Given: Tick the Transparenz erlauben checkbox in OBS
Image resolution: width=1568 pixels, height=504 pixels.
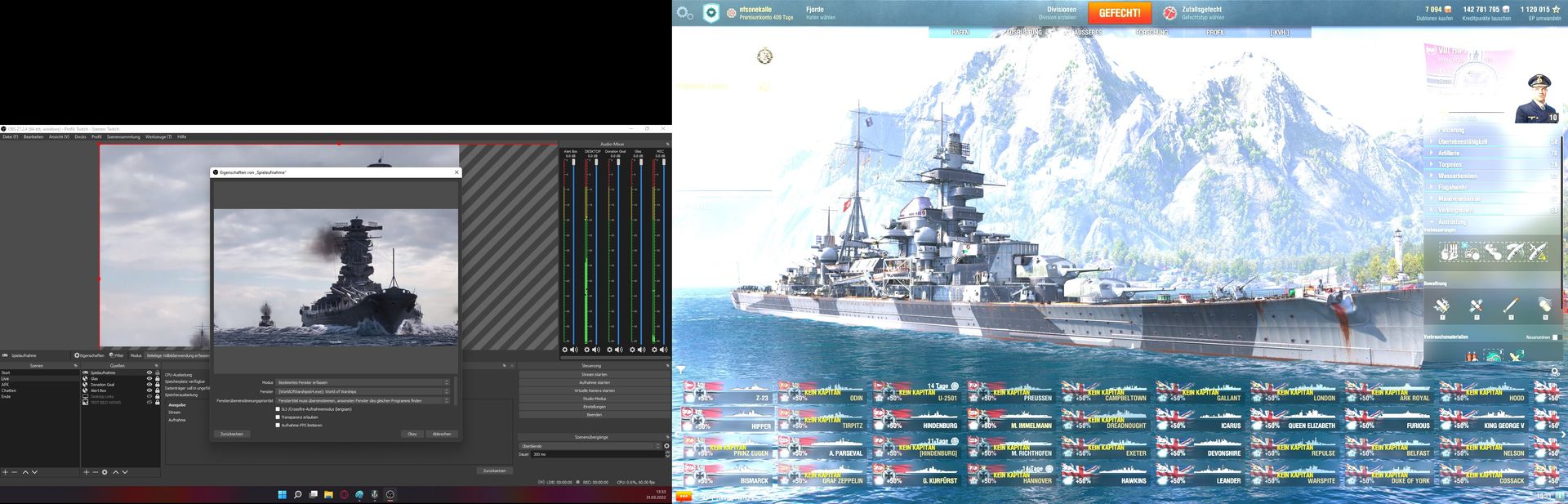Looking at the screenshot, I should tap(278, 417).
